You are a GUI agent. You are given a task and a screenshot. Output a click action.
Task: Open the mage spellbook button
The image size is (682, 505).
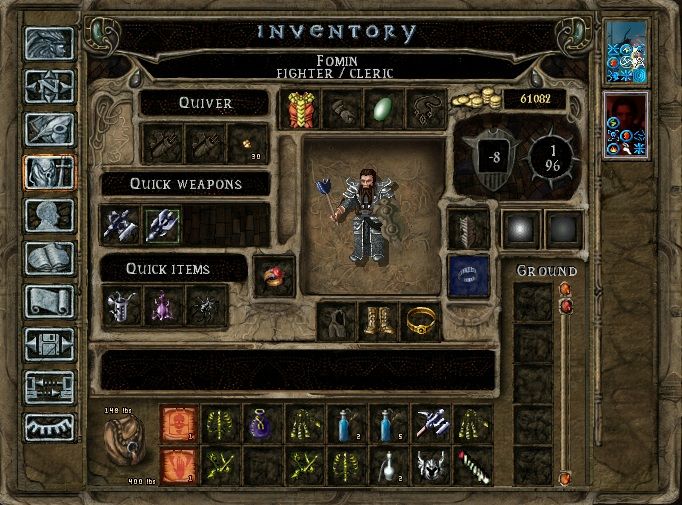(x=49, y=259)
